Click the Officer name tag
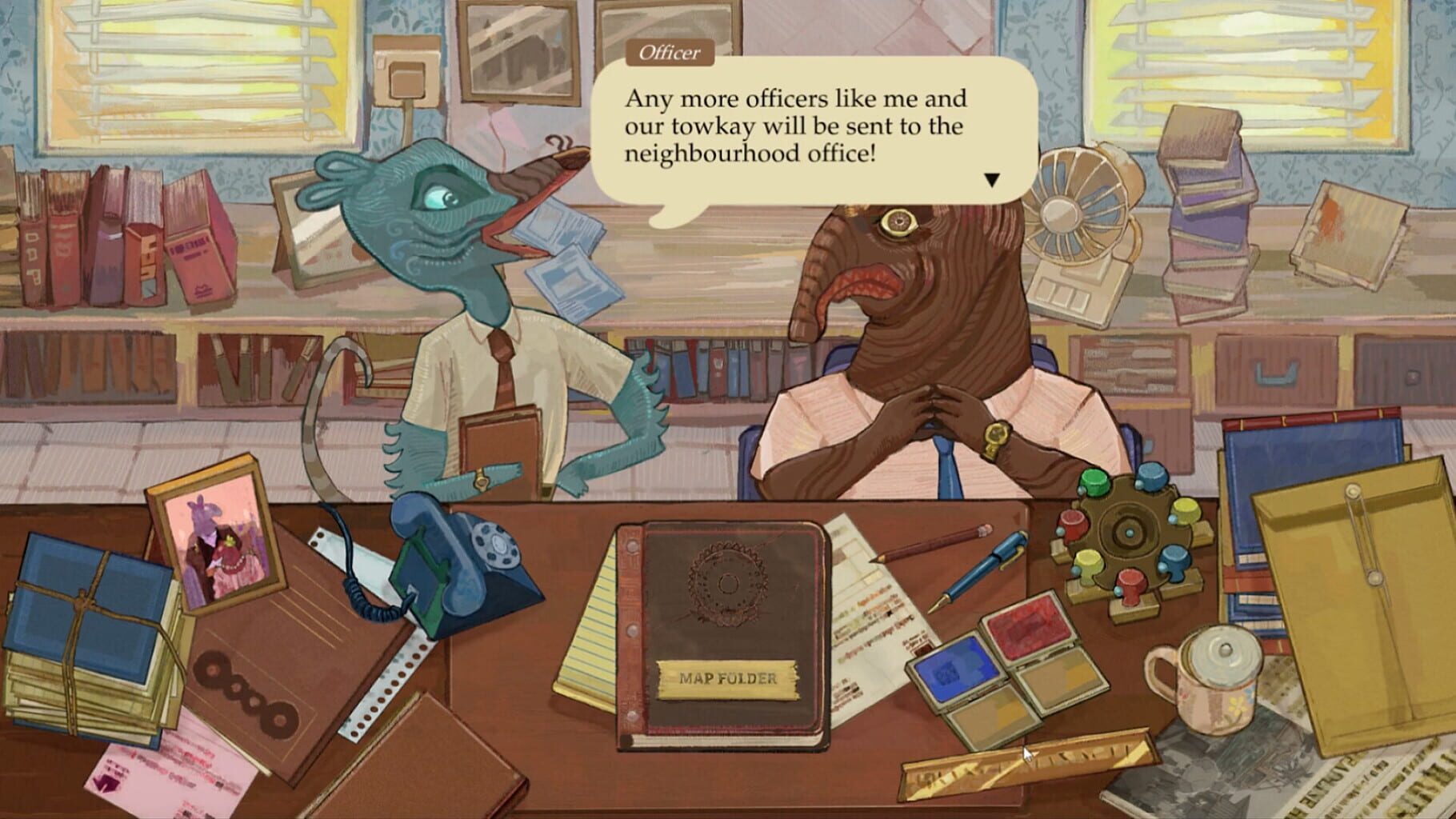The height and width of the screenshot is (819, 1456). 669,53
